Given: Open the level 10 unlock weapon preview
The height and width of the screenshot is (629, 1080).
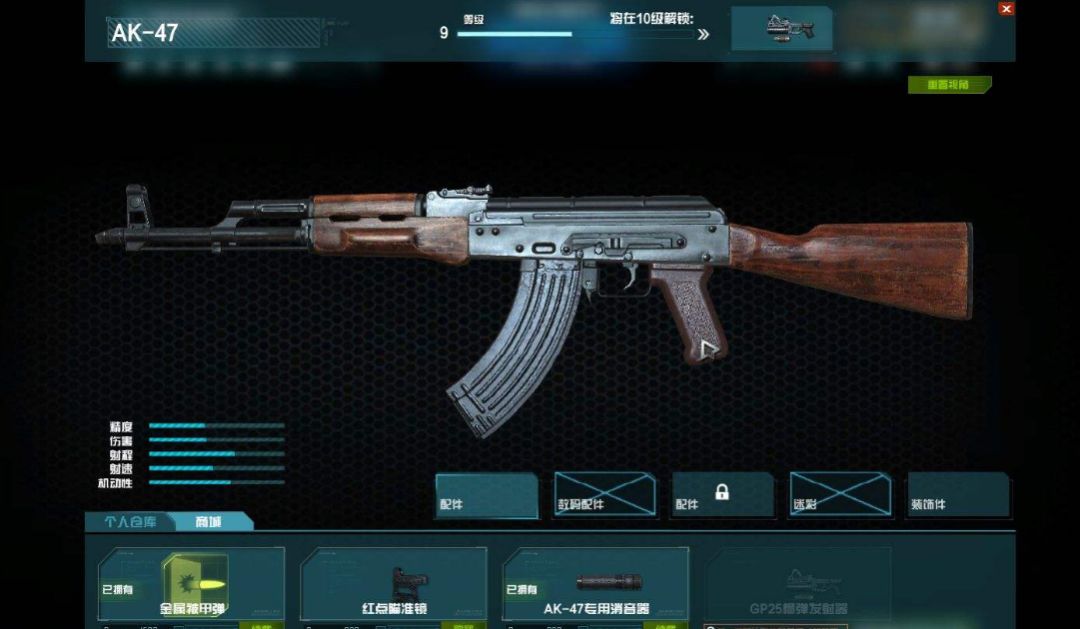Looking at the screenshot, I should [x=781, y=28].
